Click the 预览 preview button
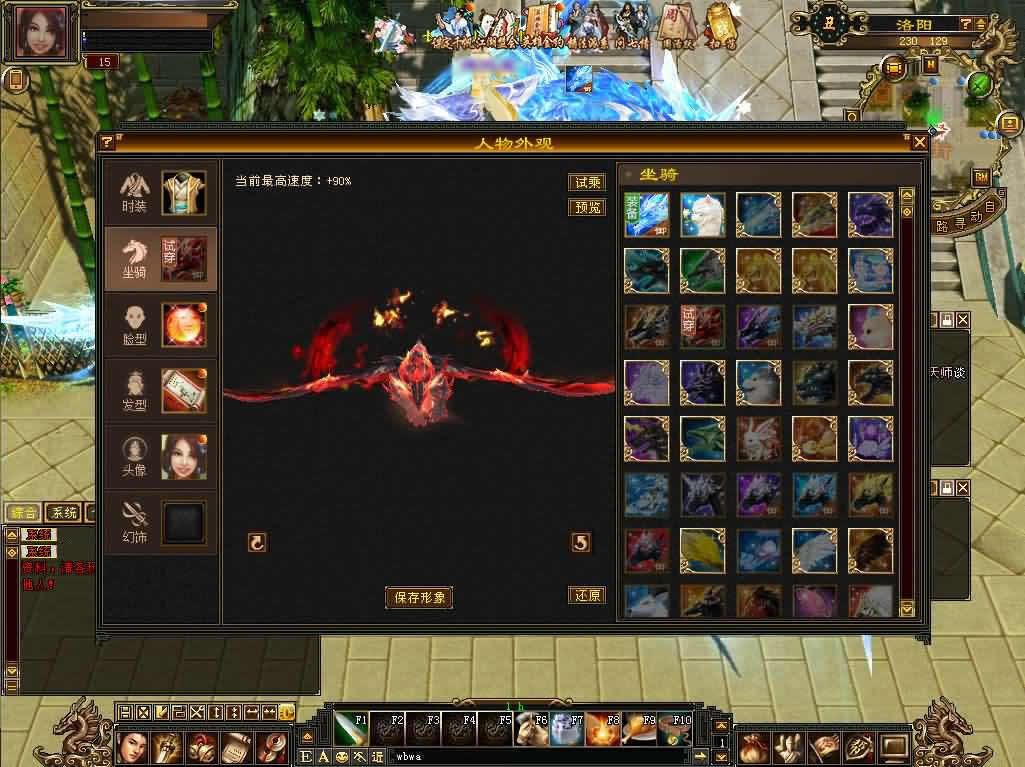The width and height of the screenshot is (1025, 767). pos(587,207)
